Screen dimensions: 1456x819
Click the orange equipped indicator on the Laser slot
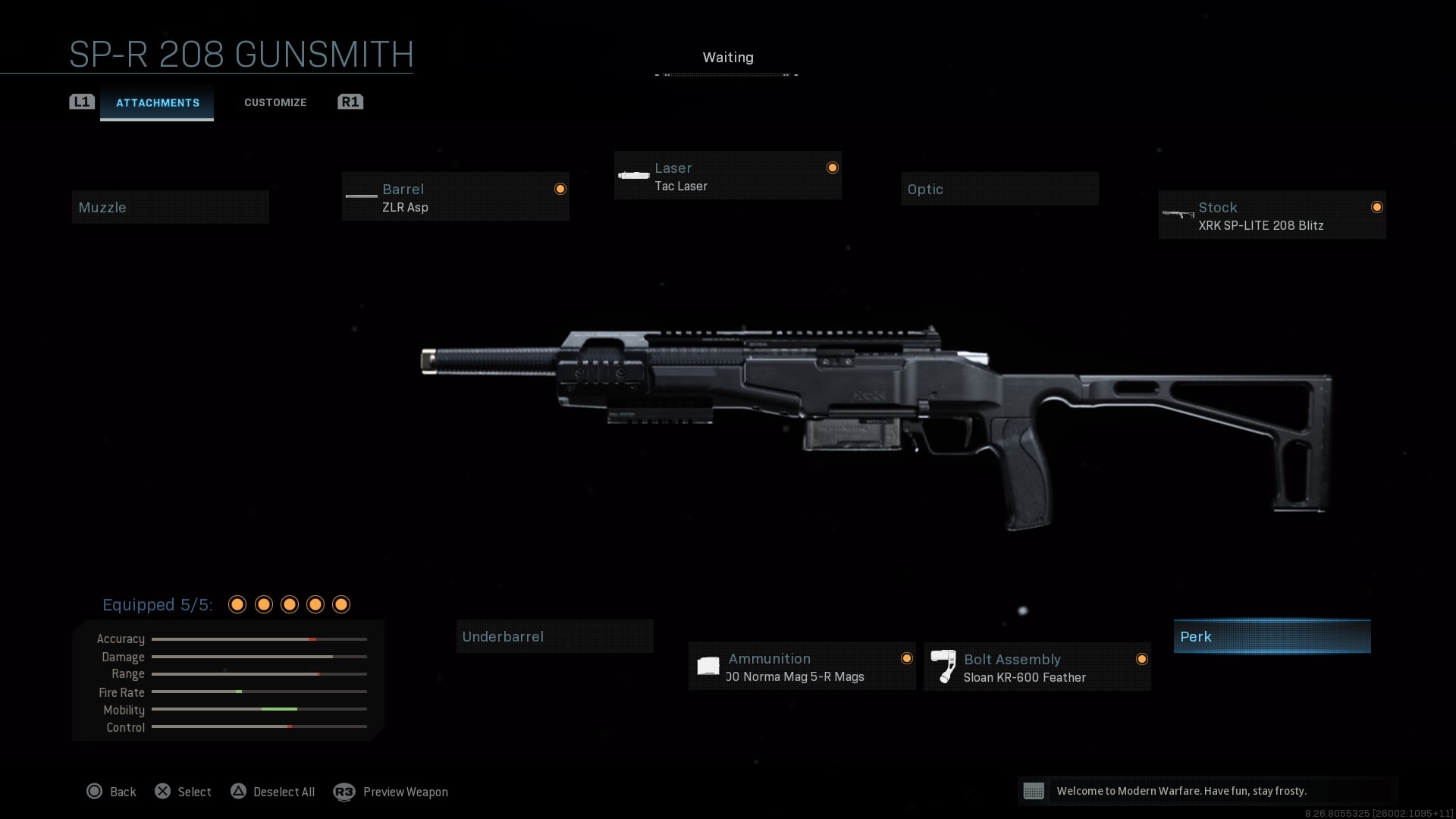(832, 168)
